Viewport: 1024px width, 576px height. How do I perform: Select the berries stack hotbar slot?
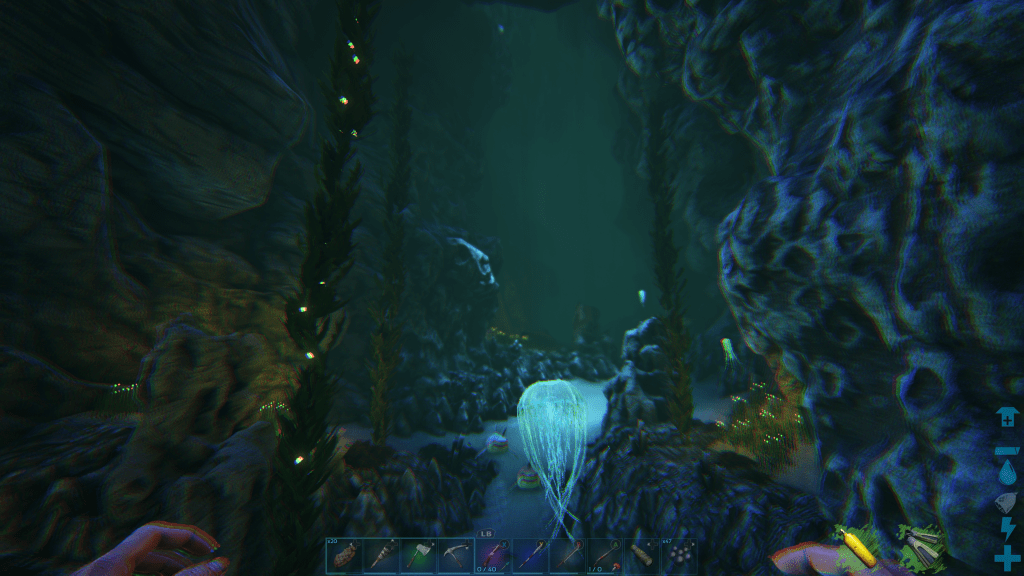[678, 557]
